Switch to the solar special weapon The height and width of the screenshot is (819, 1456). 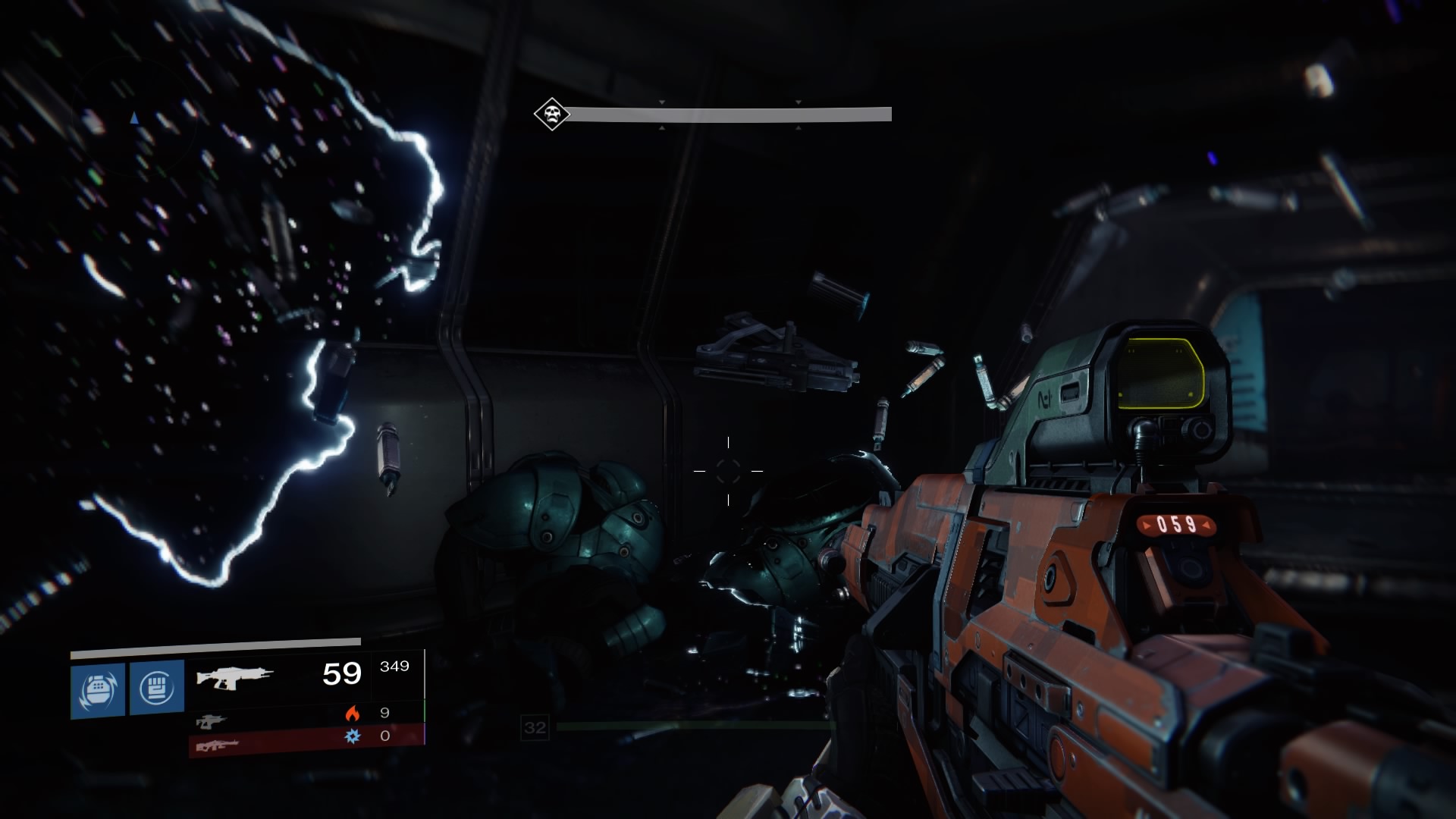(x=209, y=720)
